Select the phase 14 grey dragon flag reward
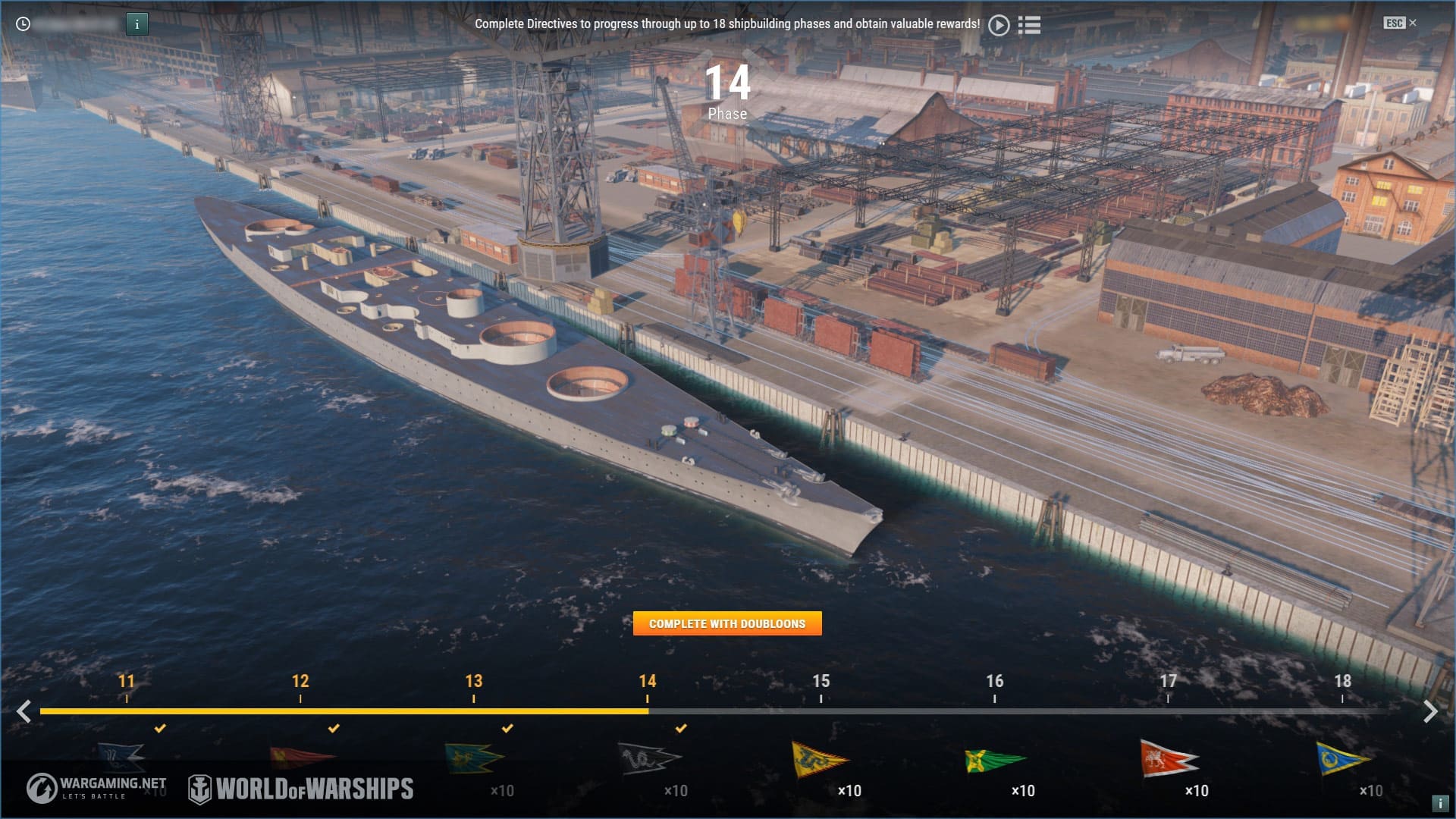Screen dimensions: 1456x819 648,758
